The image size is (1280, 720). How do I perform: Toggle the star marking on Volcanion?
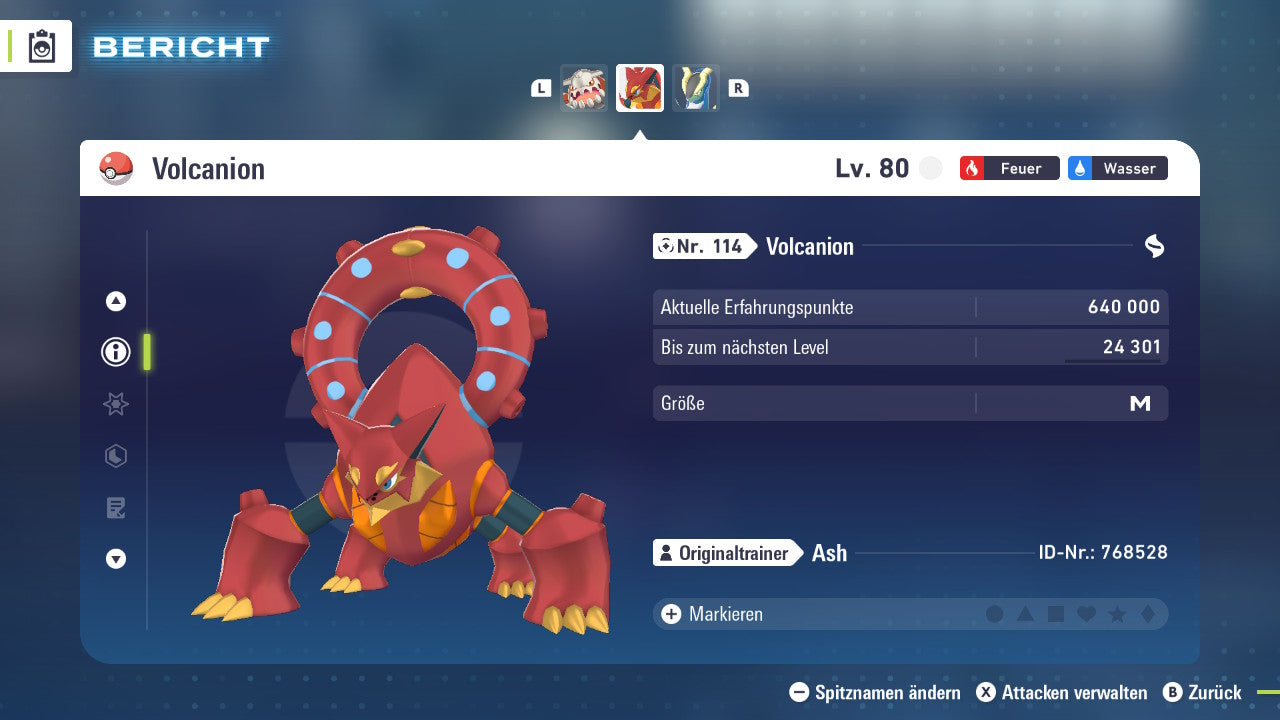click(1115, 613)
